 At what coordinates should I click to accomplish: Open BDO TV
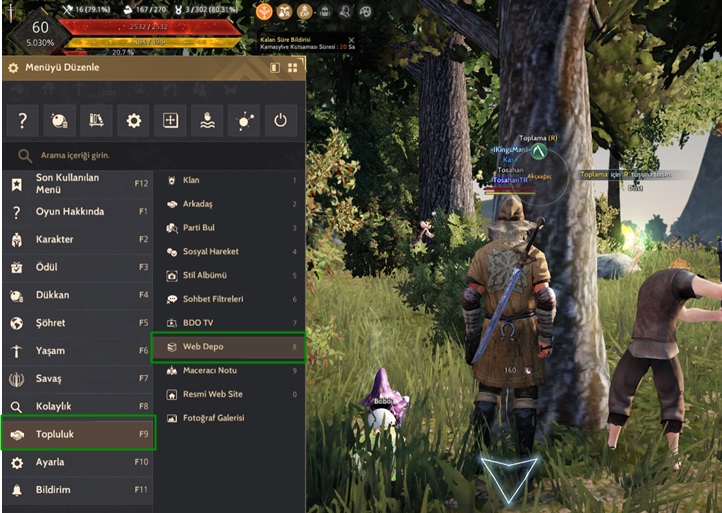click(x=228, y=323)
